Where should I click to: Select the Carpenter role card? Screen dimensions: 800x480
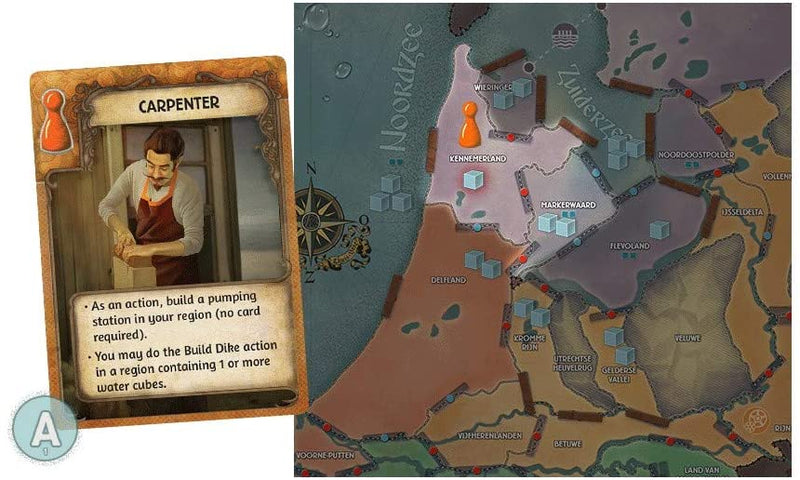[163, 241]
